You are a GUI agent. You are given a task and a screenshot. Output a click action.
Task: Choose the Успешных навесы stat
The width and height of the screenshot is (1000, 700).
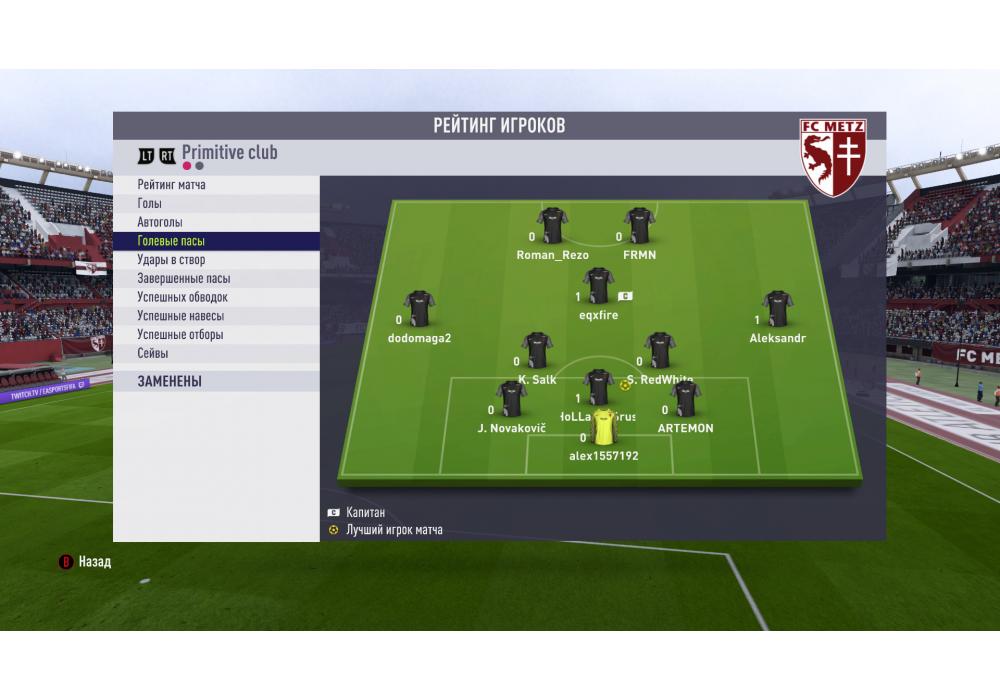(180, 316)
